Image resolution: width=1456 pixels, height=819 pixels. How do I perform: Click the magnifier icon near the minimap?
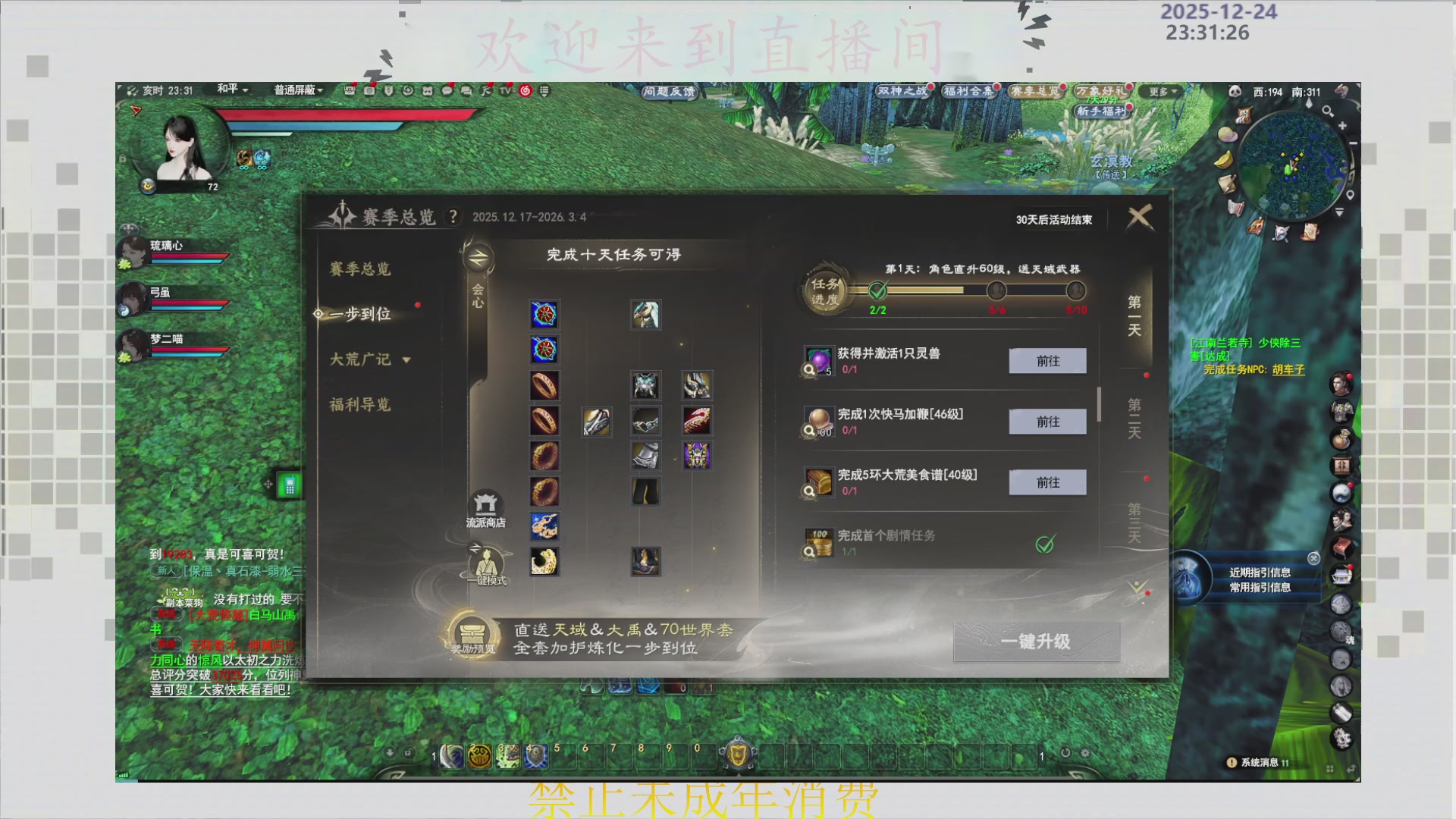1329,111
